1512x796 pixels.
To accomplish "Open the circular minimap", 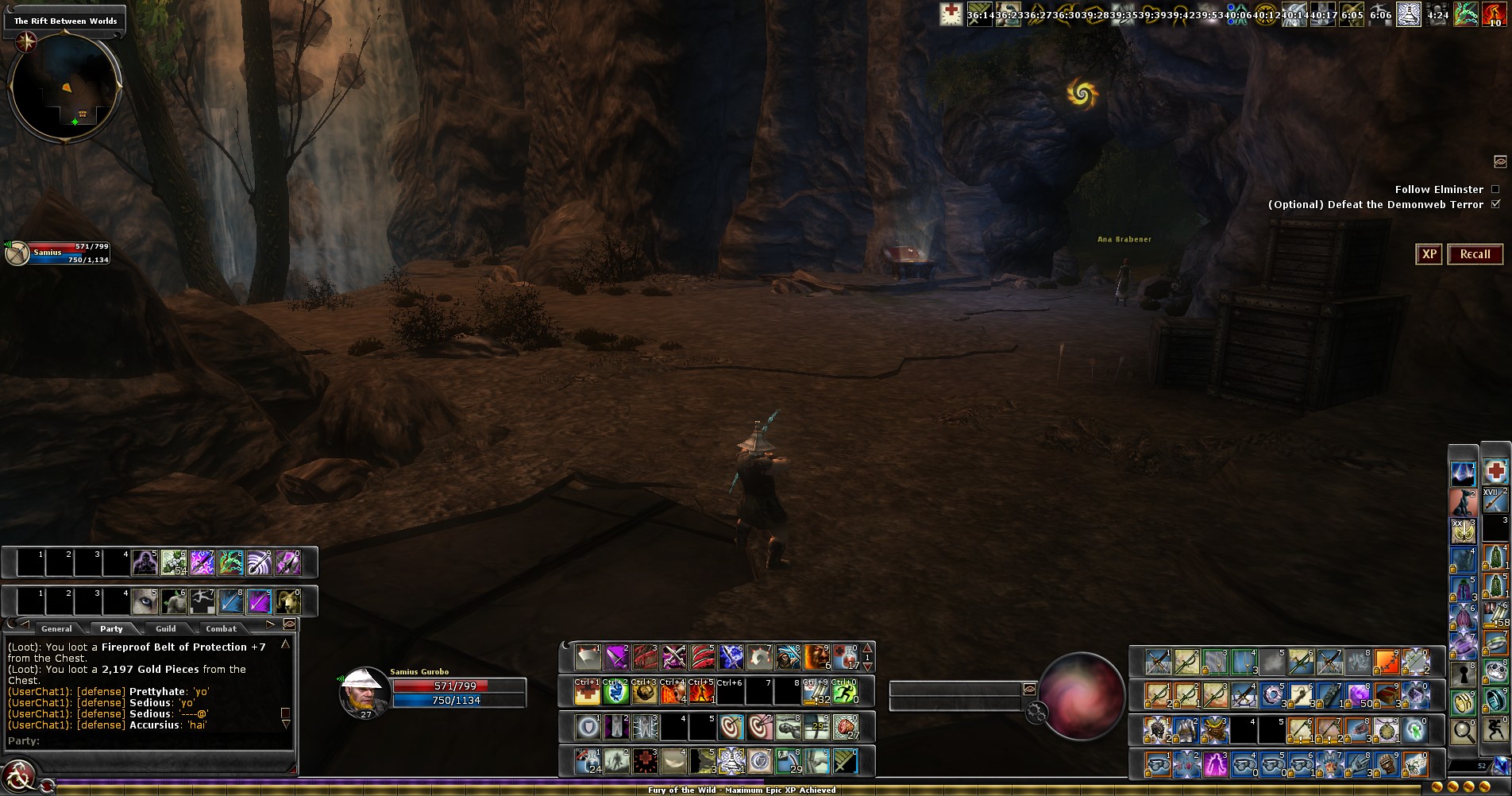I will tap(65, 87).
